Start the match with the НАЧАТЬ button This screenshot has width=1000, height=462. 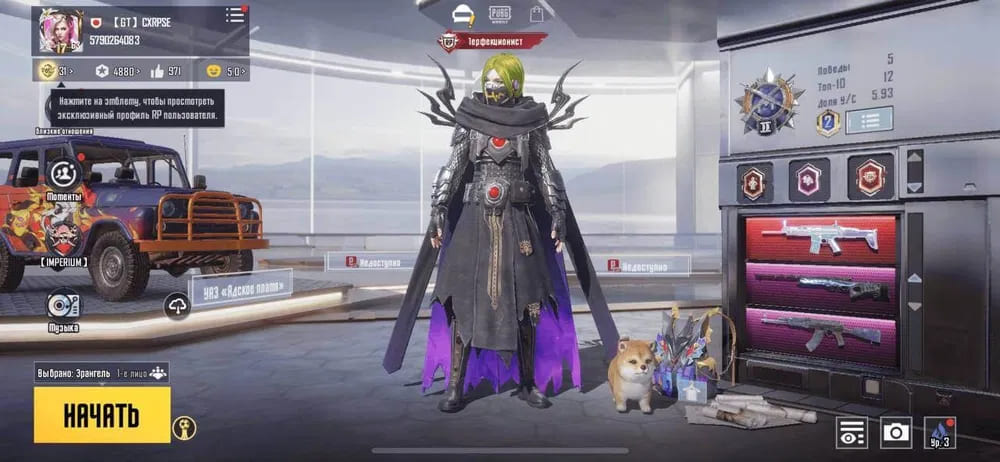pos(101,414)
